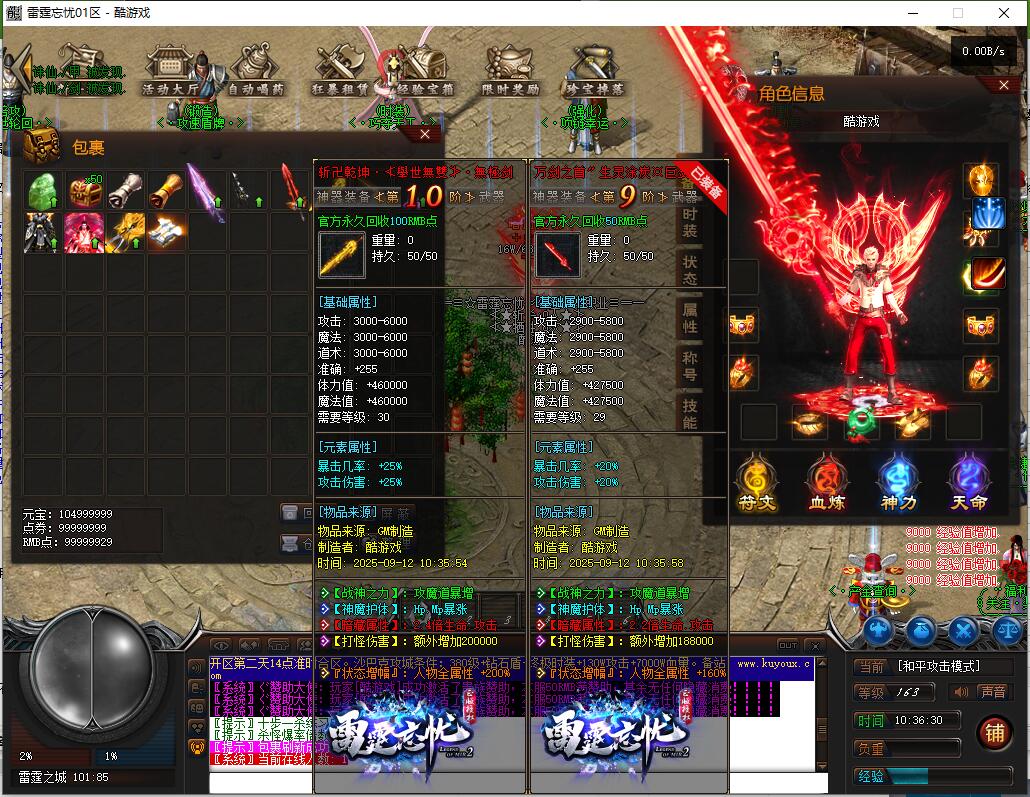Select the purple sword in the bag
The height and width of the screenshot is (797, 1030).
(206, 191)
